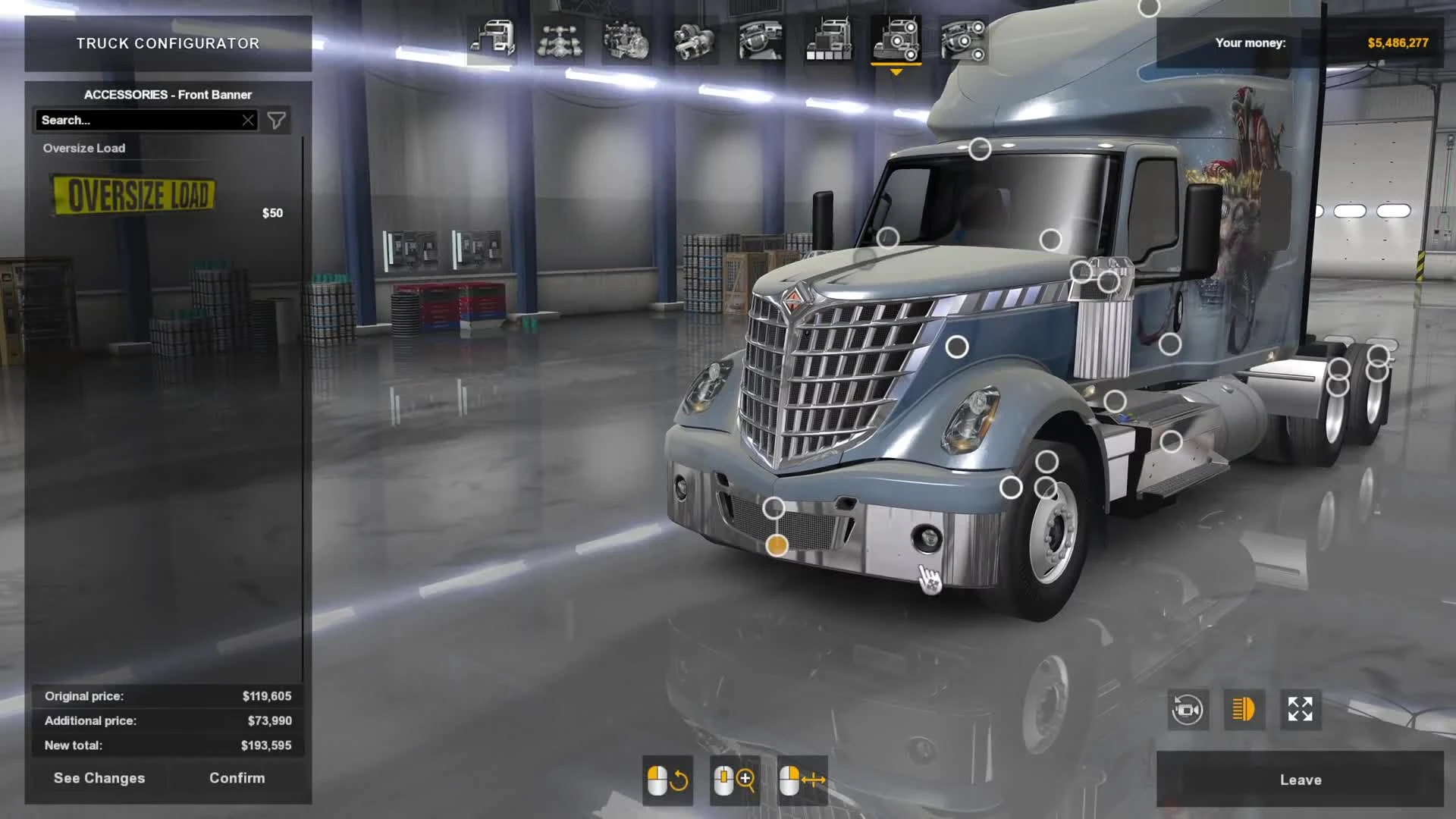Click the See Changes button
1456x819 pixels.
coord(98,778)
